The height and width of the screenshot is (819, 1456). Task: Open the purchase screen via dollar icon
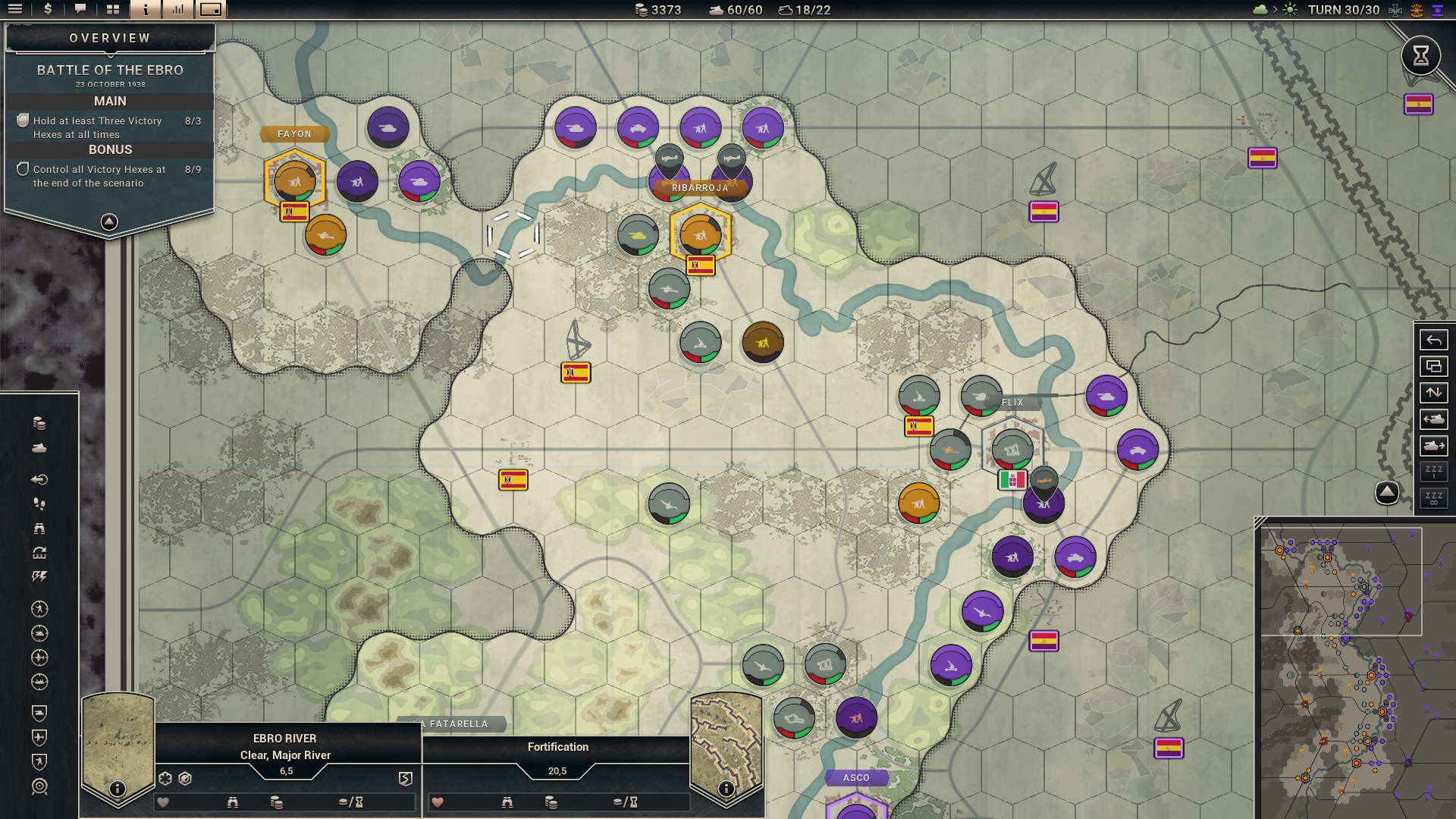tap(47, 10)
